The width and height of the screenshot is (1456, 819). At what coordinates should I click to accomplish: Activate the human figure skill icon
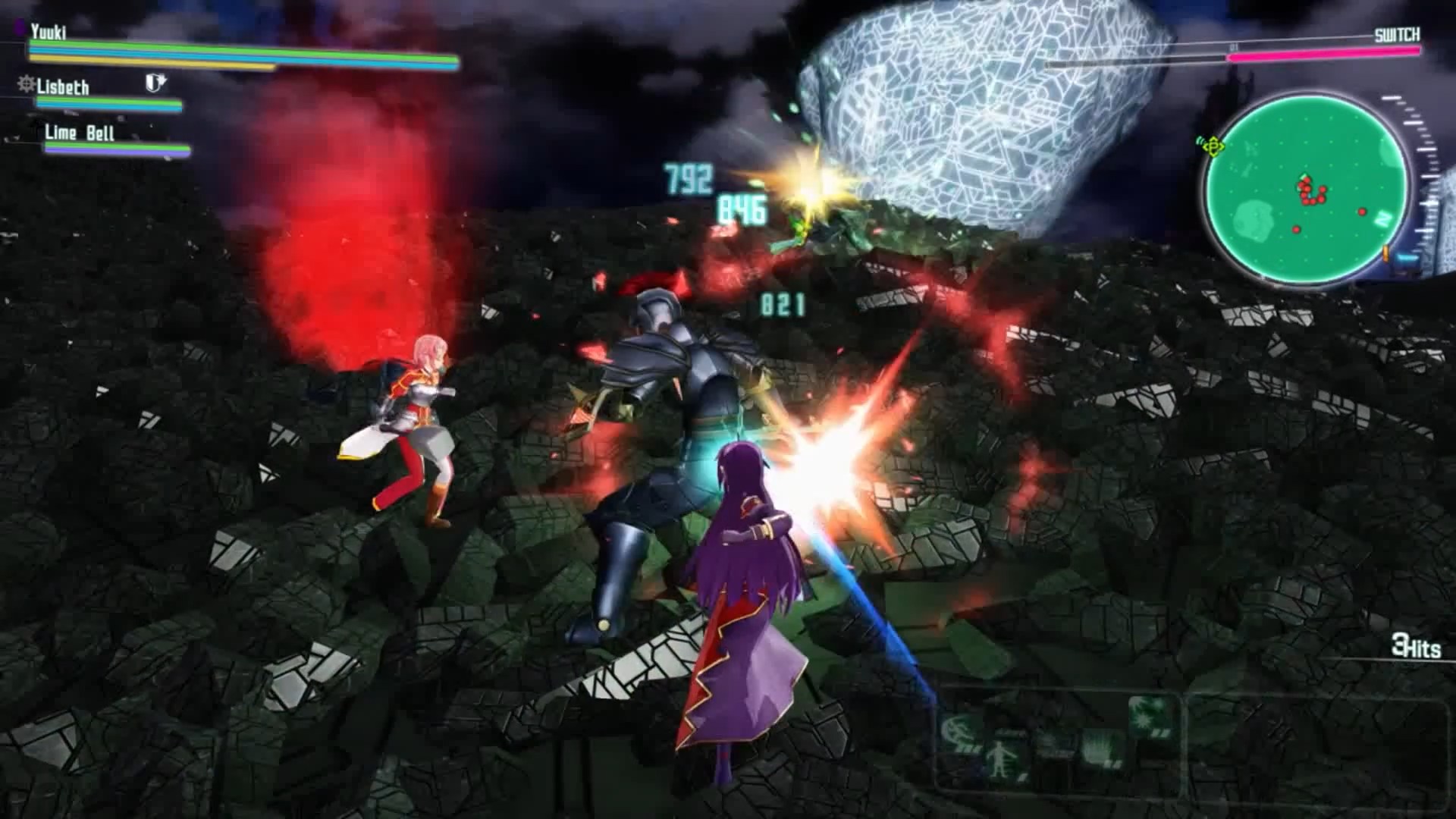[x=1000, y=756]
